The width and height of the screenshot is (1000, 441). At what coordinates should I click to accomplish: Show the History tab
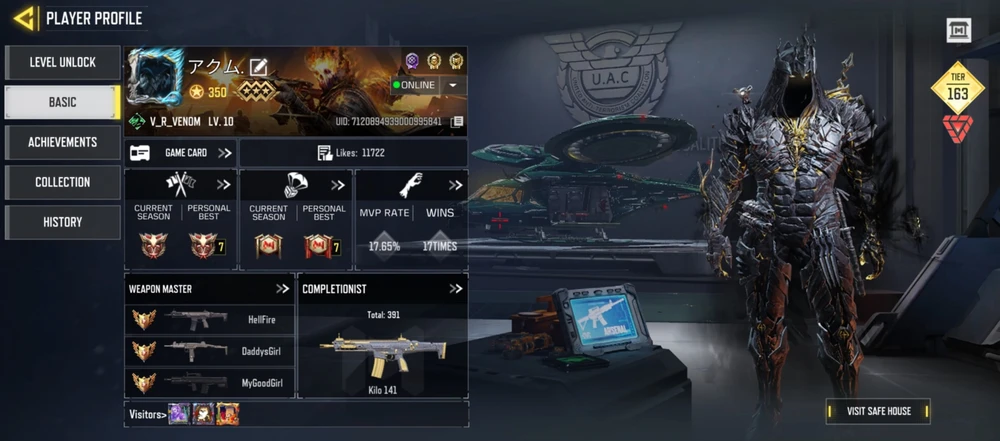62,222
